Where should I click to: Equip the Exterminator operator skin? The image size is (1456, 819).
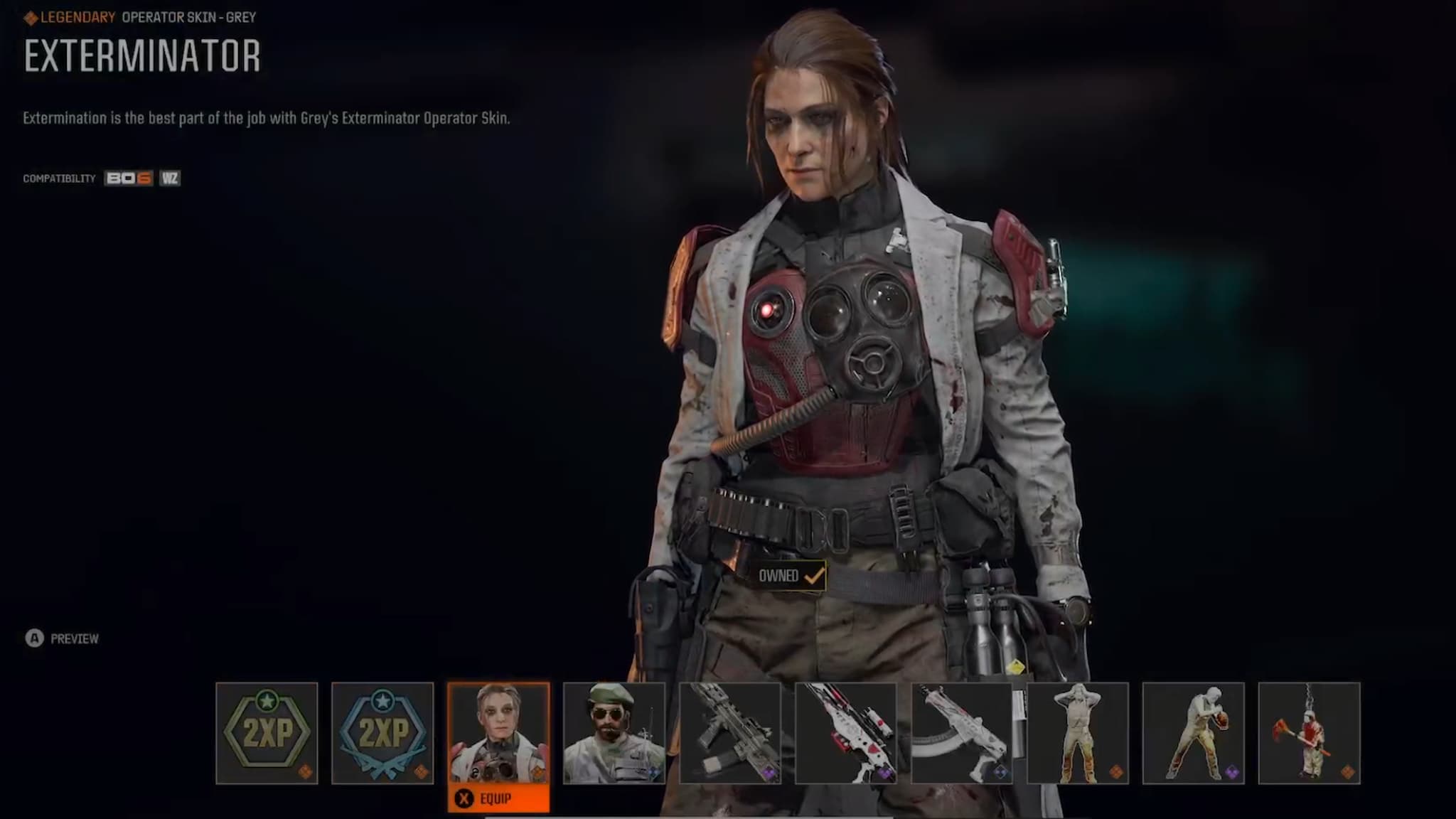pyautogui.click(x=498, y=799)
